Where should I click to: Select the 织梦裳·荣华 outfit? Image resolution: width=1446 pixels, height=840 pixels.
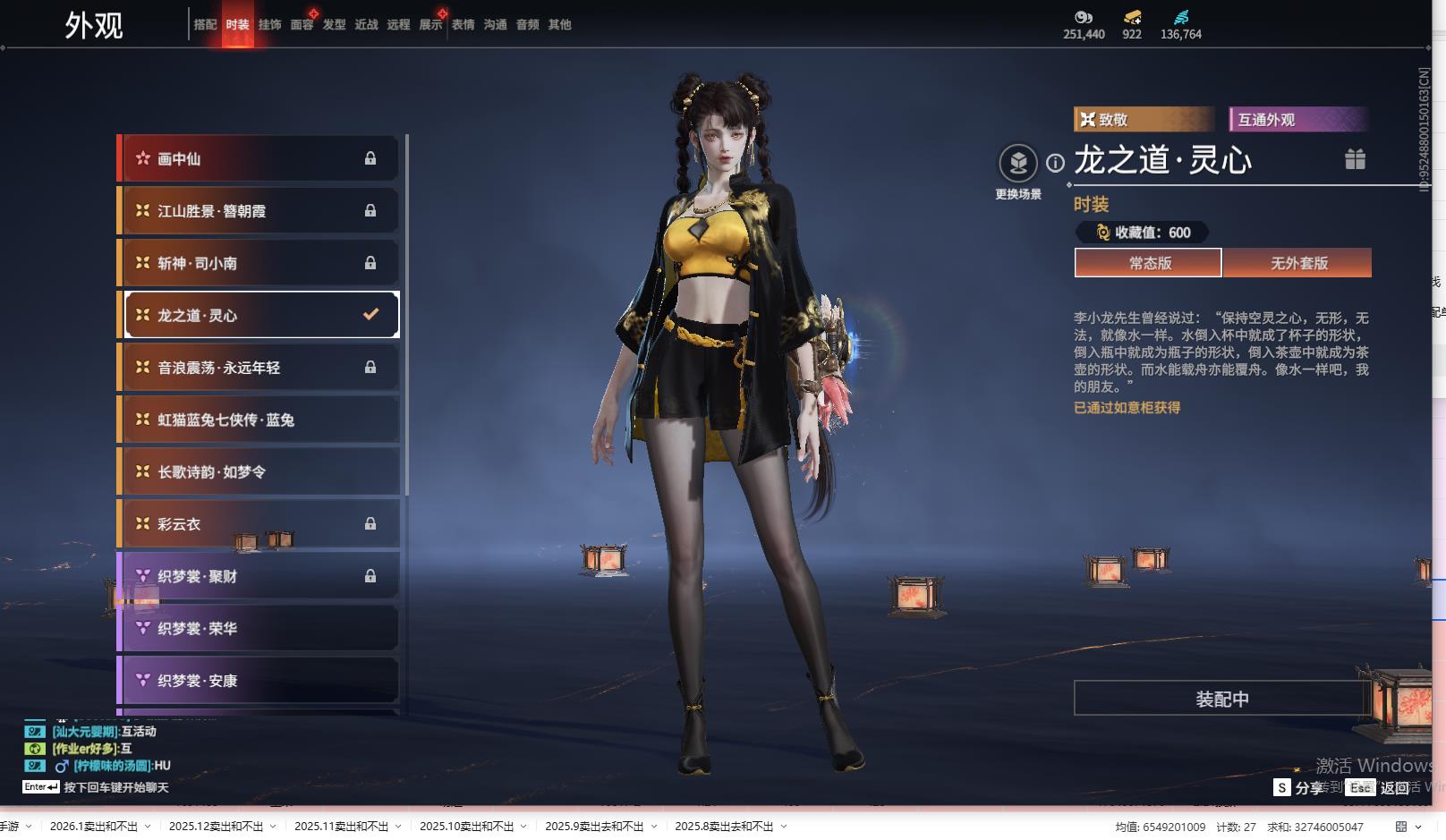click(x=259, y=629)
